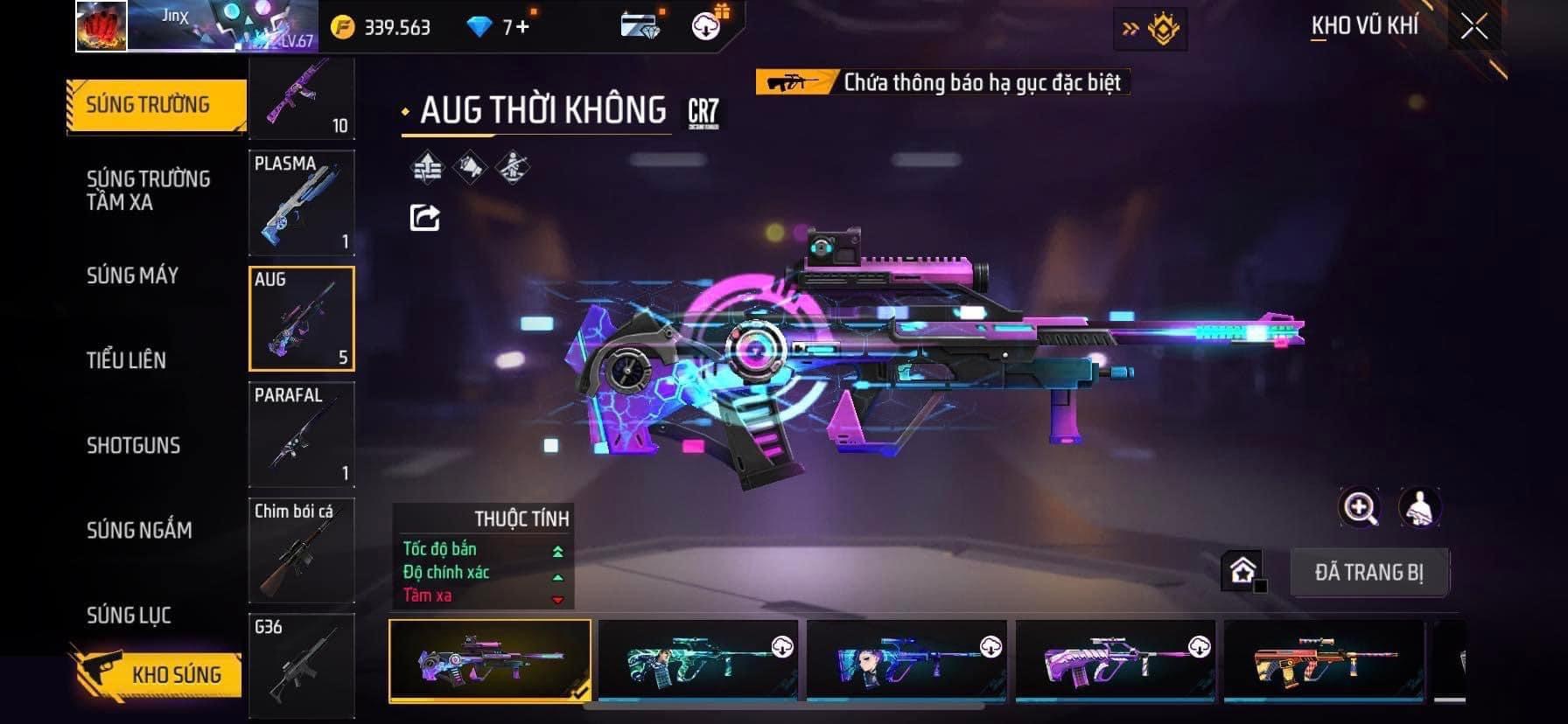Screen dimensions: 1568x724
Task: Choose the Chim bói cá sniper tile
Action: tap(302, 550)
